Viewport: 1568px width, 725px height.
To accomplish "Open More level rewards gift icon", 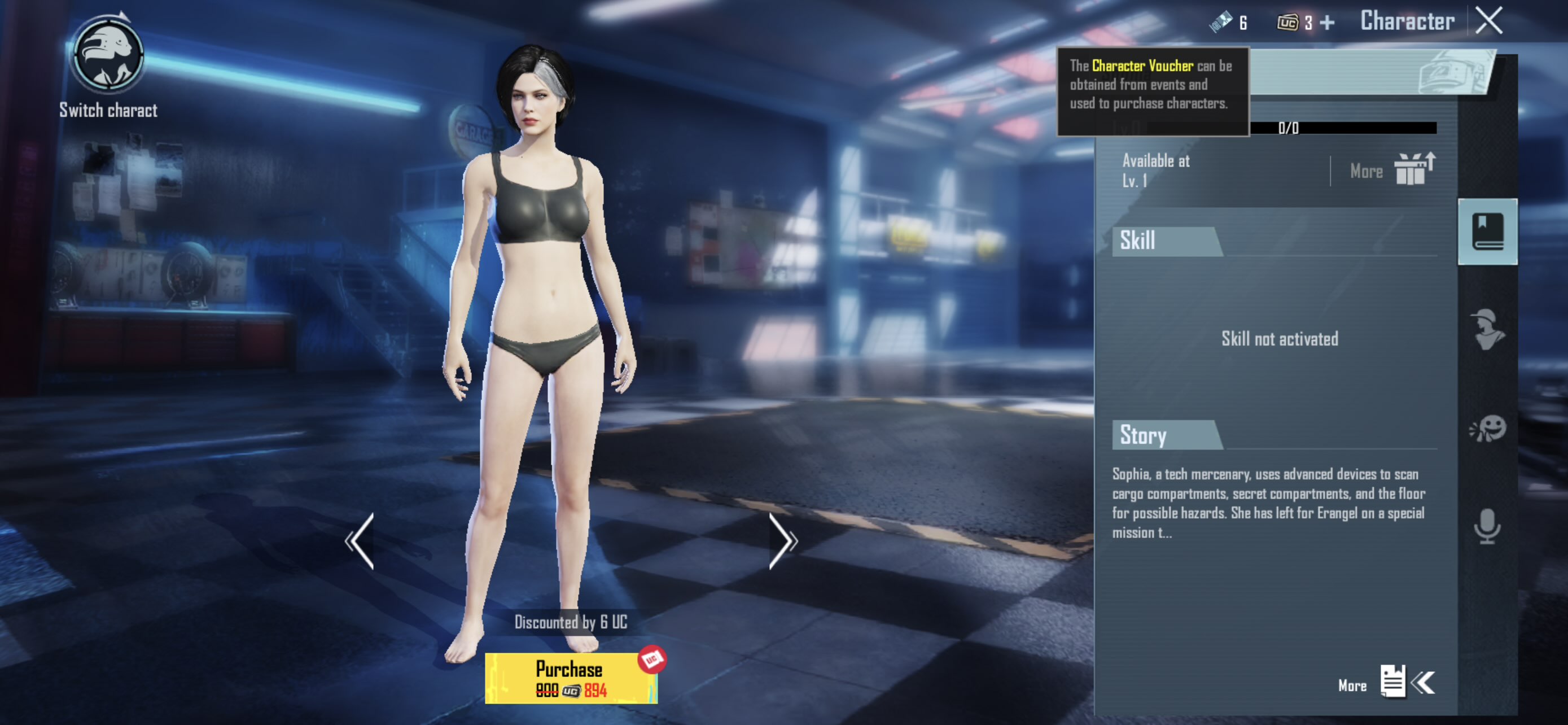I will point(1414,169).
